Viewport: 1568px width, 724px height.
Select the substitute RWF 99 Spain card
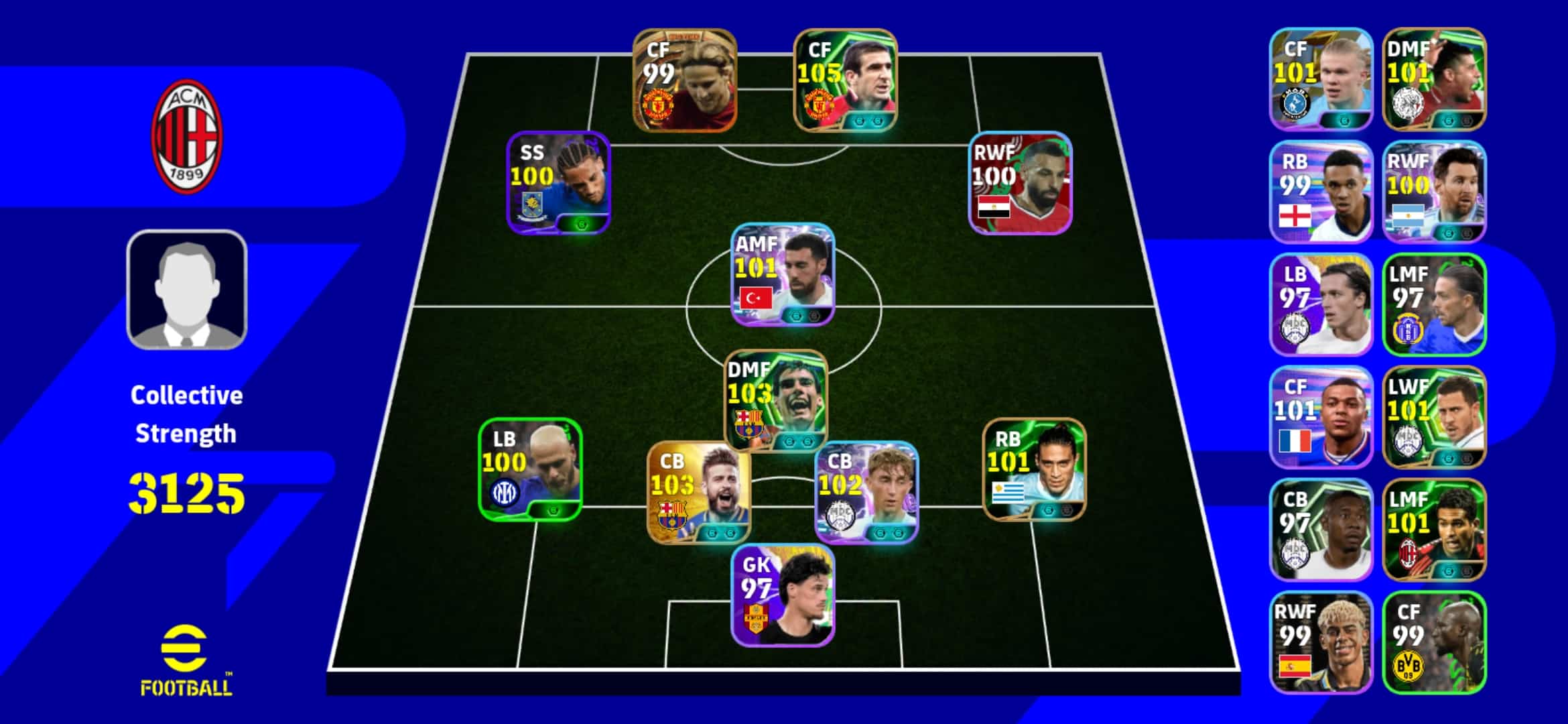[1321, 642]
